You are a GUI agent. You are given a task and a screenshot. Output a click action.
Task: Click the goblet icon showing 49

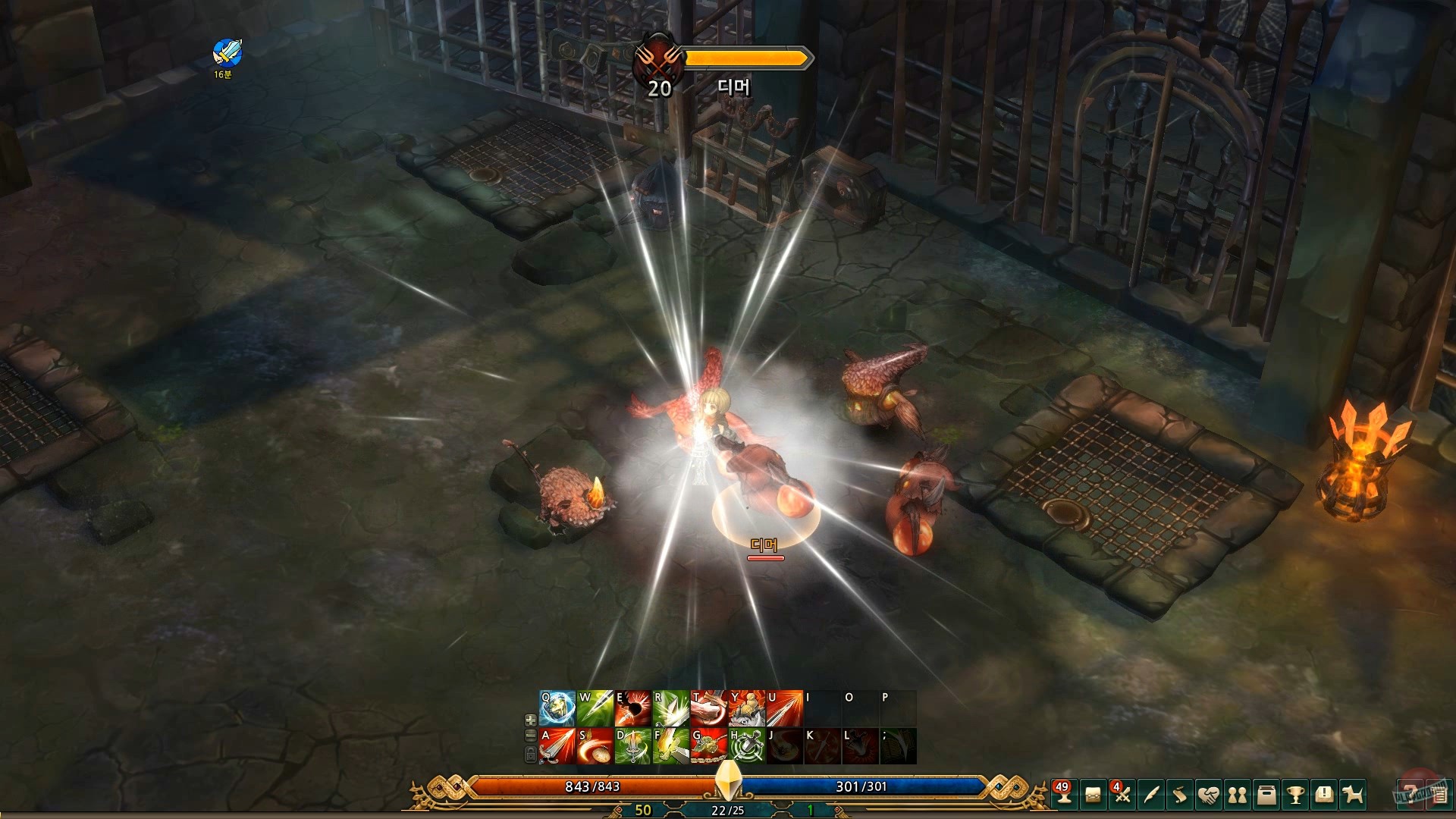pyautogui.click(x=1064, y=796)
